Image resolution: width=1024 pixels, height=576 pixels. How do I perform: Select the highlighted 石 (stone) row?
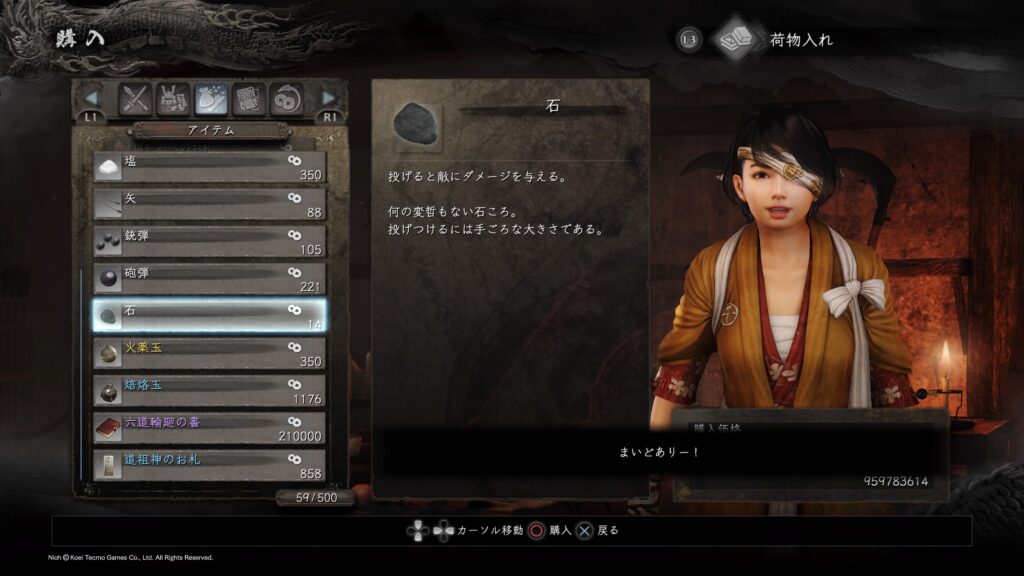(x=208, y=316)
